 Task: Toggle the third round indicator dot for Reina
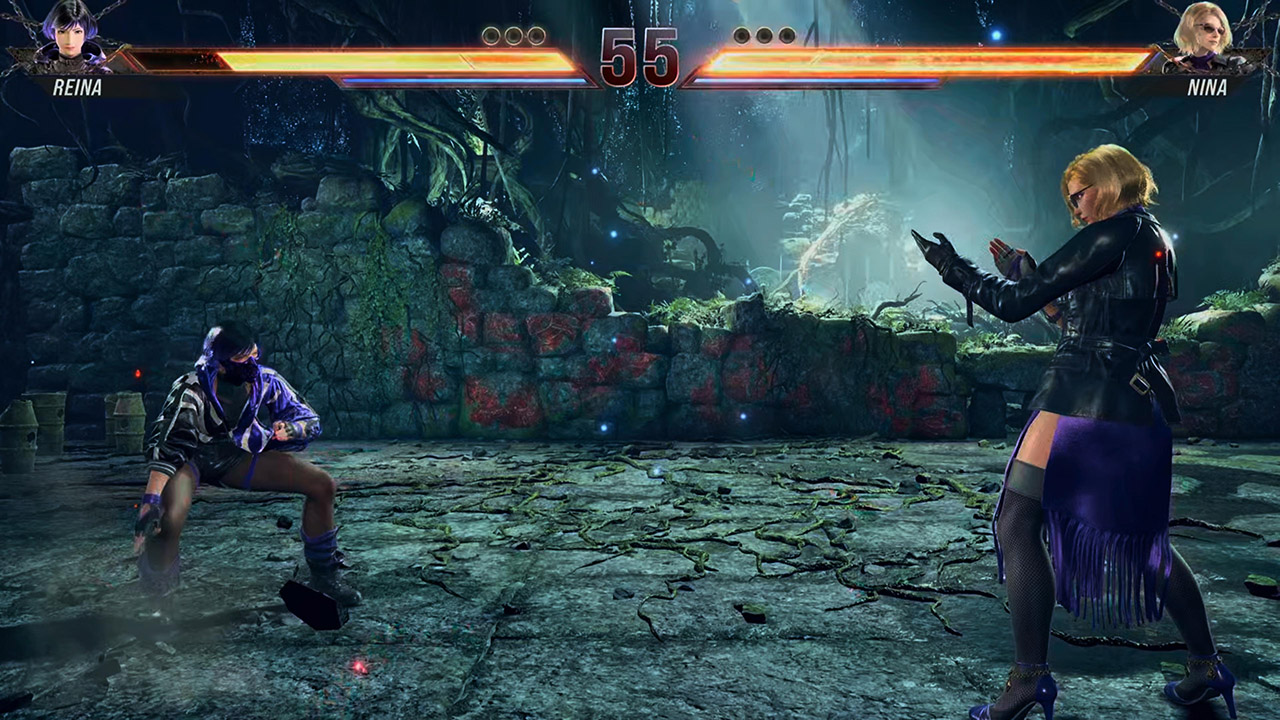point(535,34)
